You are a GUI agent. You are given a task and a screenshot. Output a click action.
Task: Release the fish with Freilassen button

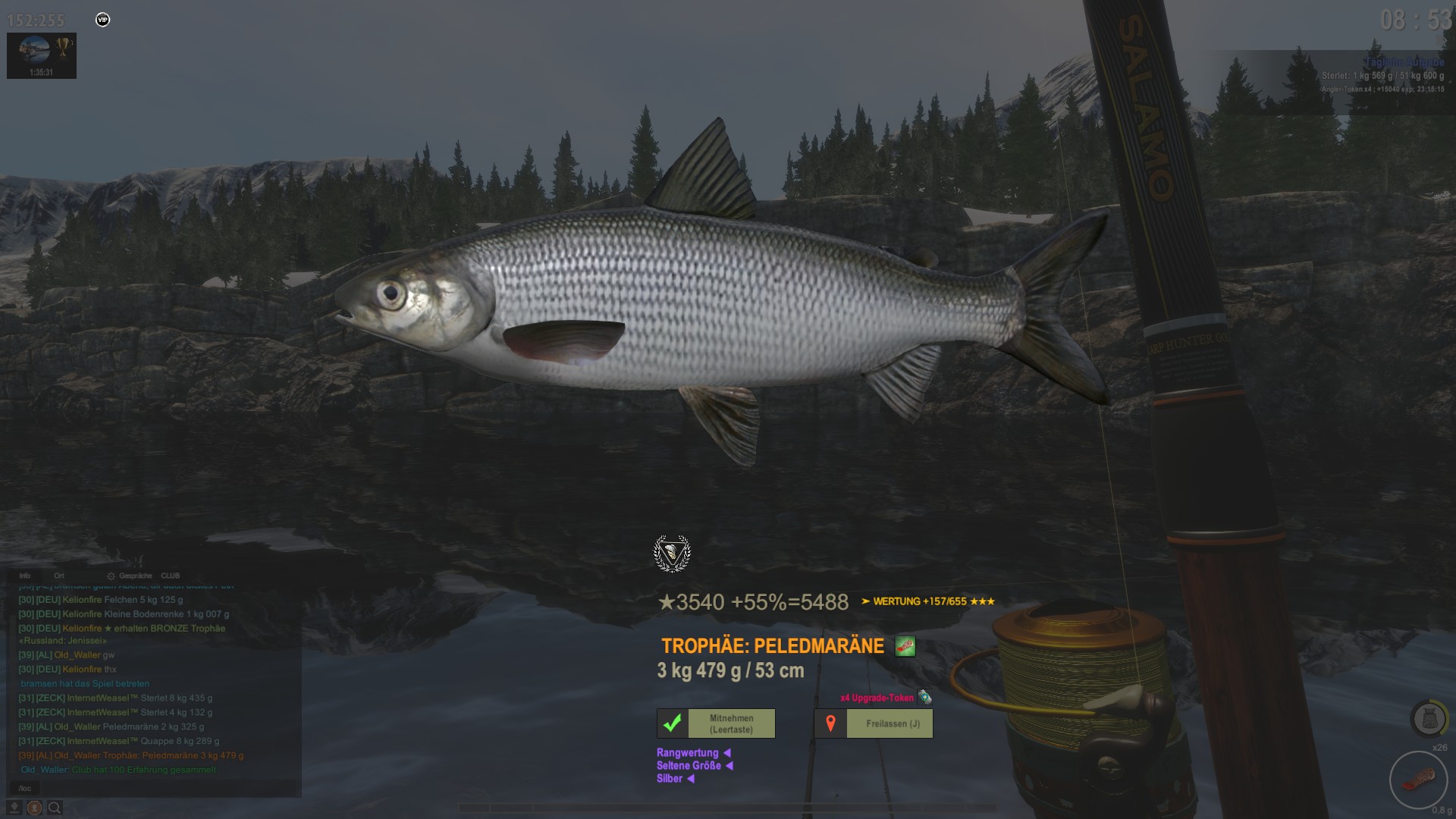coord(874,723)
